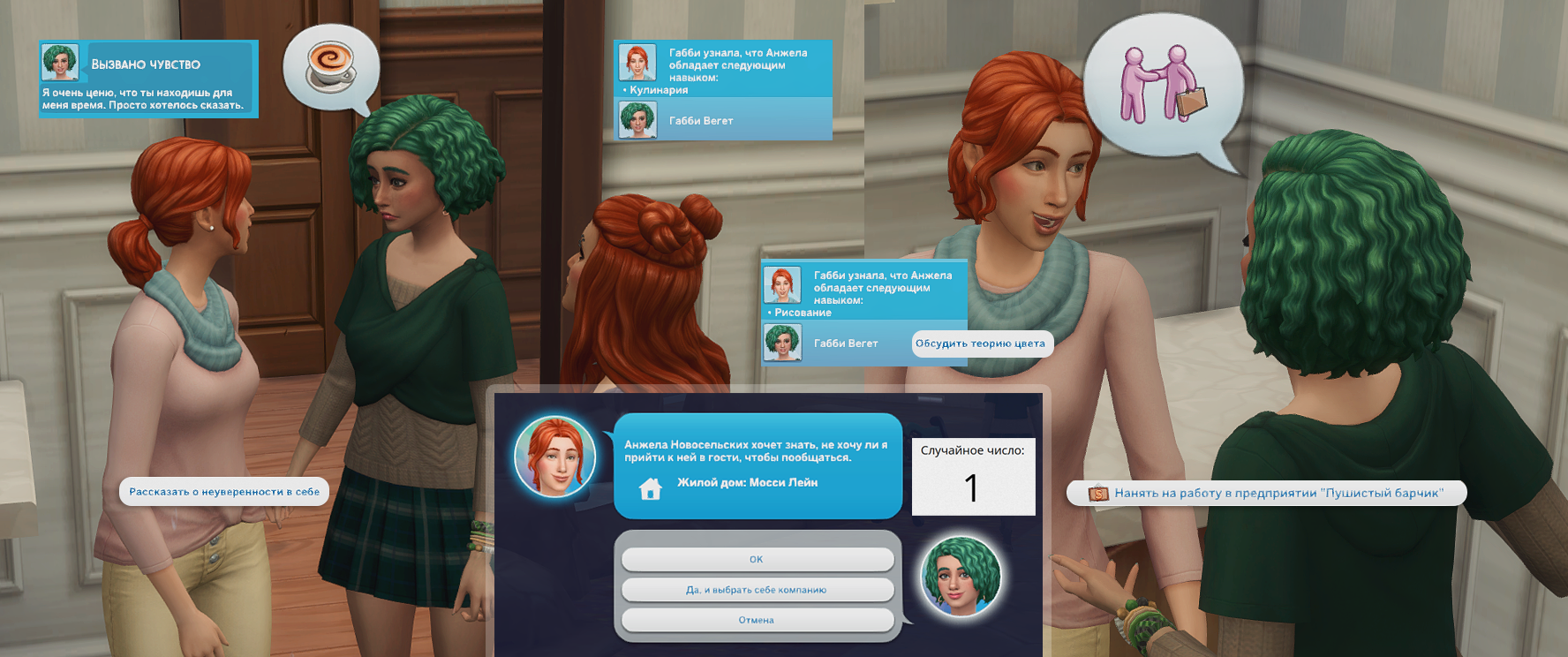Click the green-haired Sim's round portrait
The width and height of the screenshot is (1568, 657).
click(x=960, y=577)
